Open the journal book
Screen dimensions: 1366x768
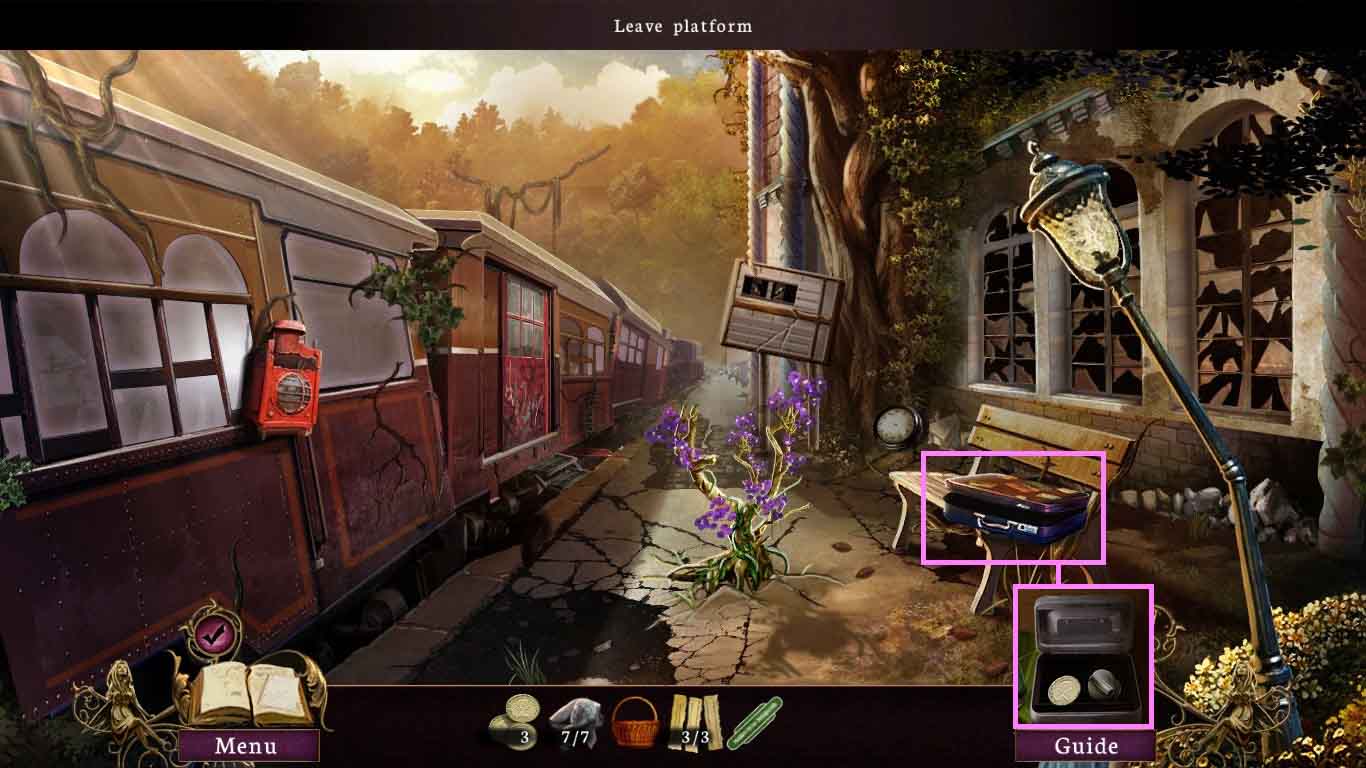click(x=251, y=693)
